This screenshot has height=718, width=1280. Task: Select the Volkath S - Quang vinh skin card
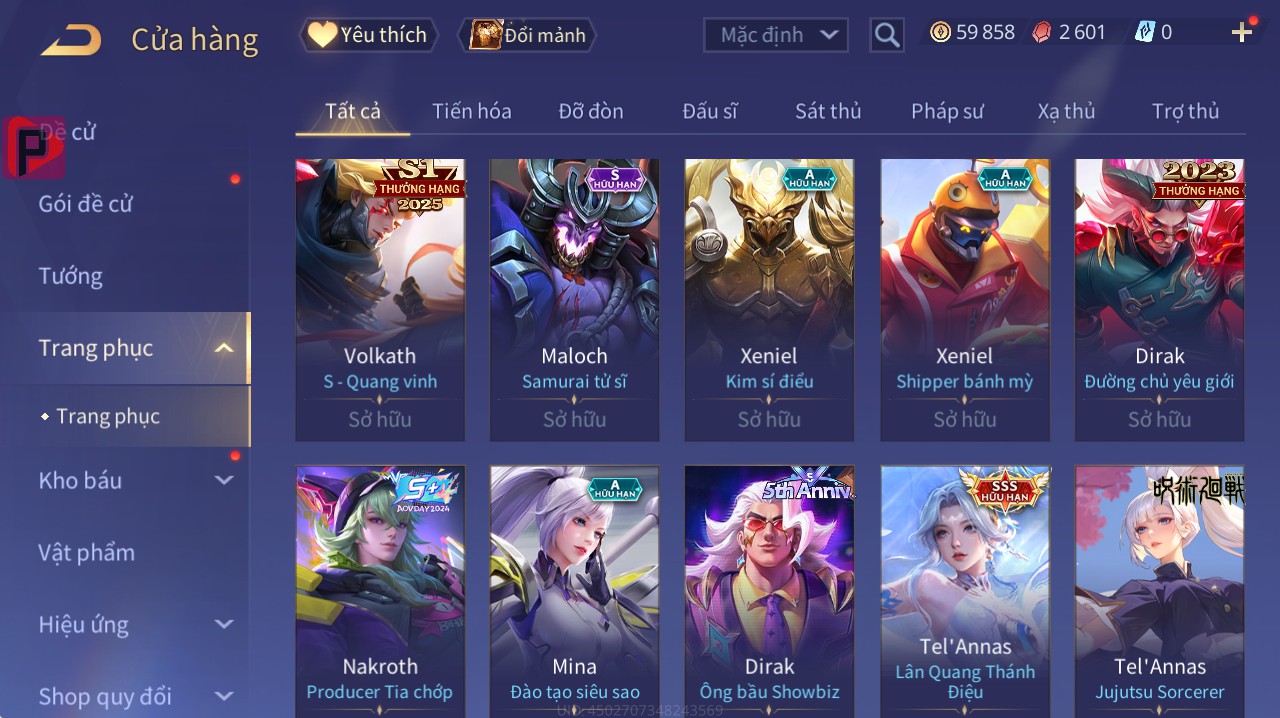click(x=380, y=300)
